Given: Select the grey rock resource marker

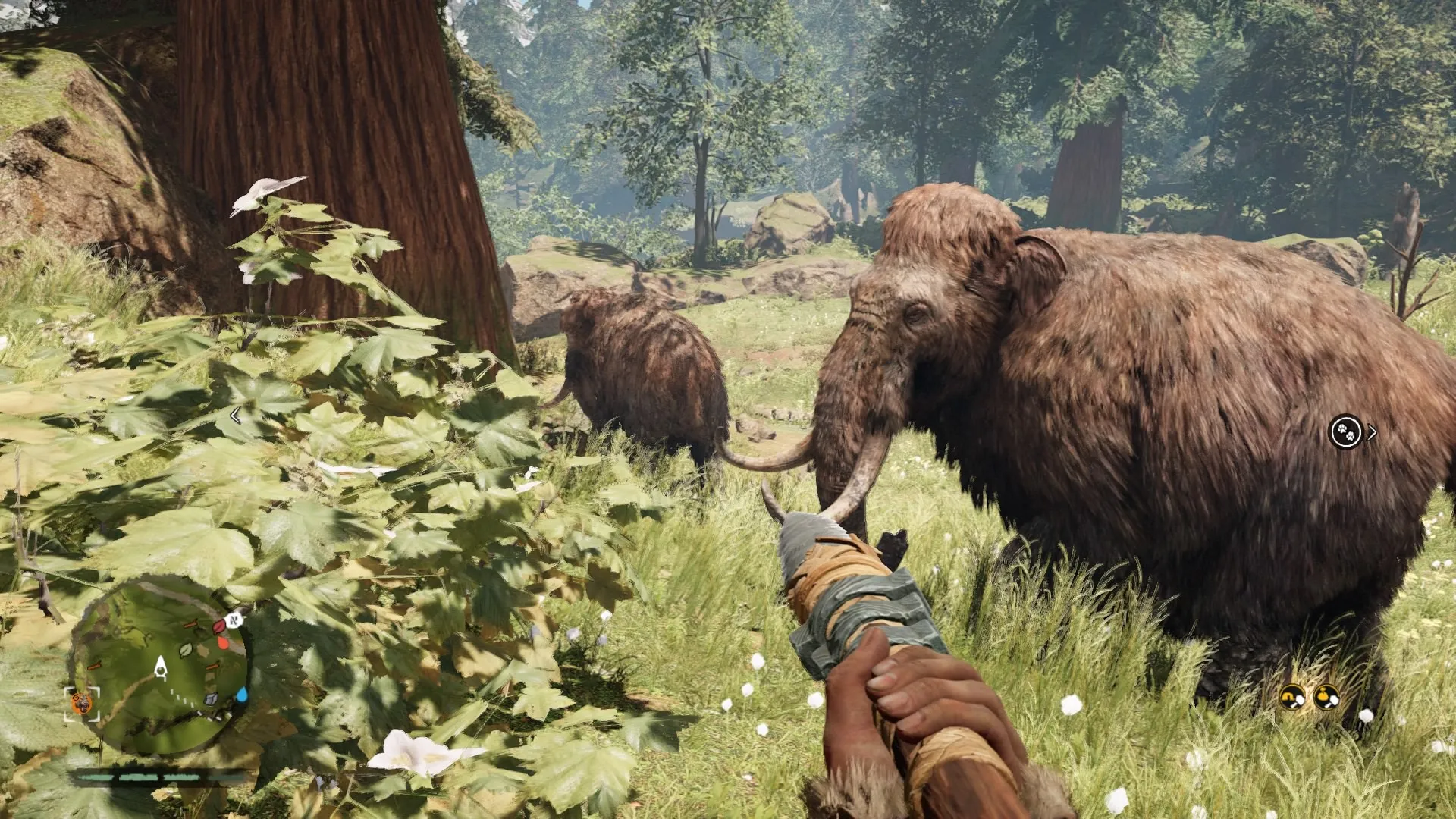Looking at the screenshot, I should pyautogui.click(x=212, y=700).
